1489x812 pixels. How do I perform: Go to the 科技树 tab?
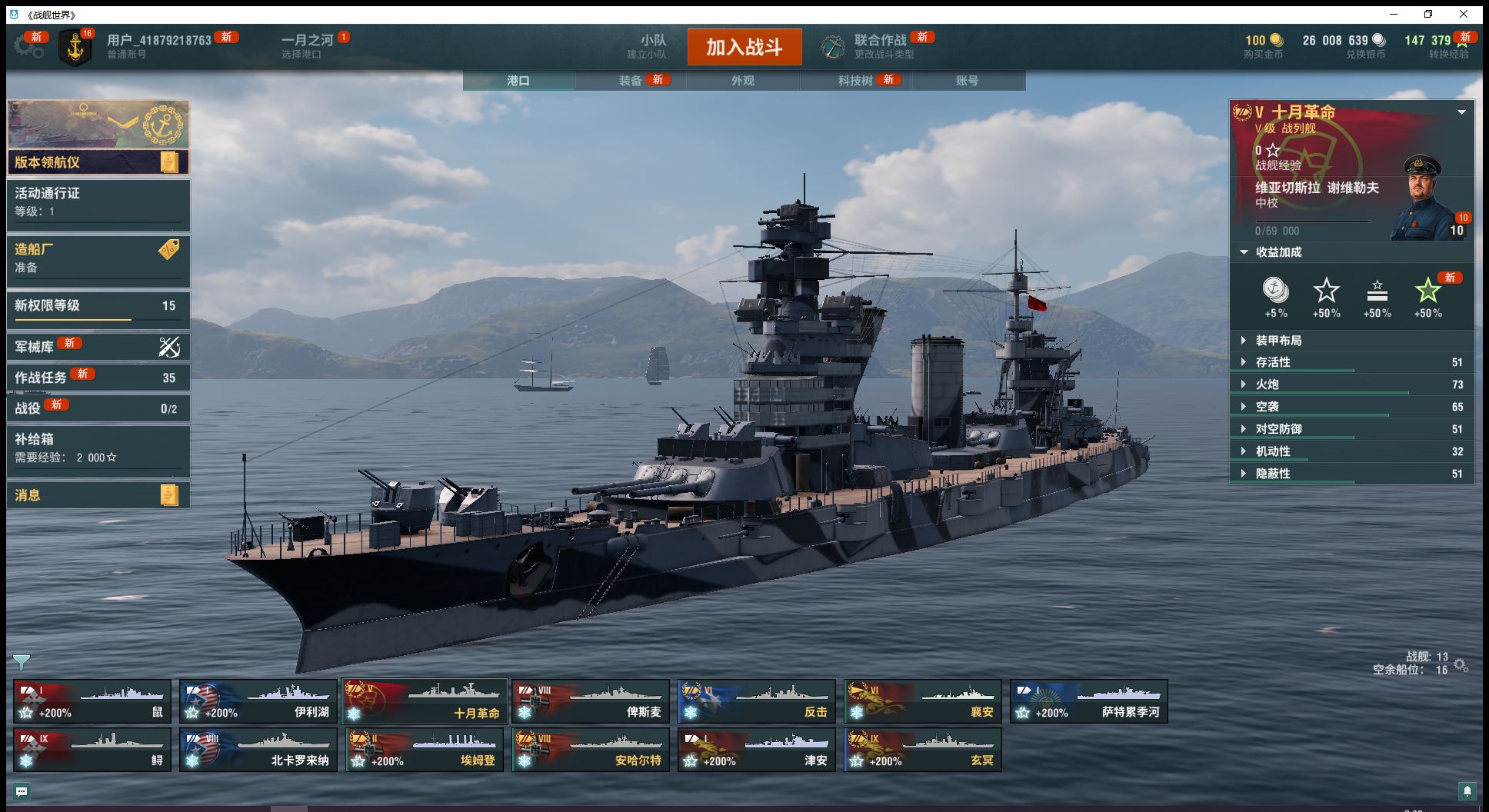coord(855,81)
